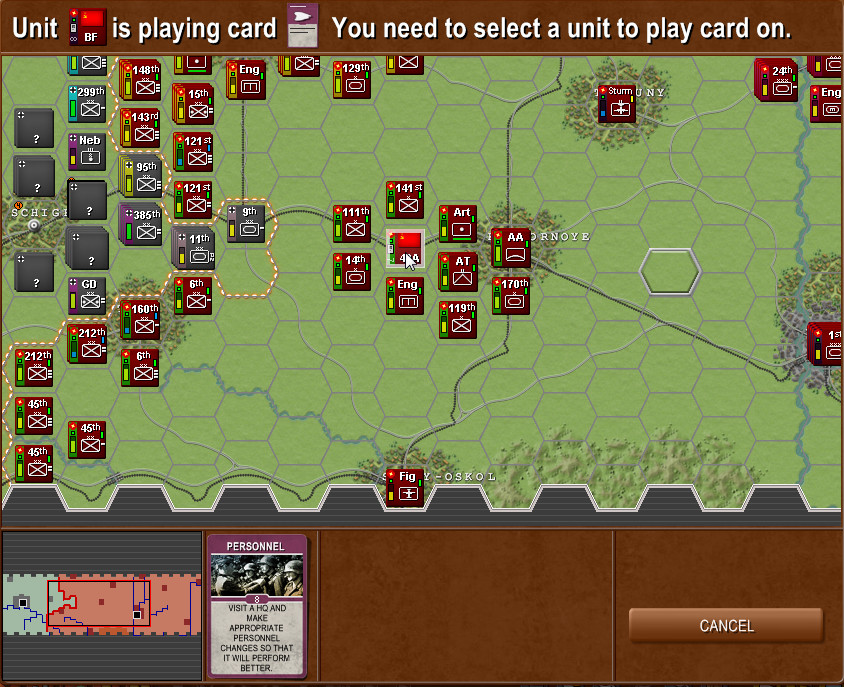Image resolution: width=844 pixels, height=687 pixels.
Task: Pick the 141st infantry unit
Action: tap(405, 199)
